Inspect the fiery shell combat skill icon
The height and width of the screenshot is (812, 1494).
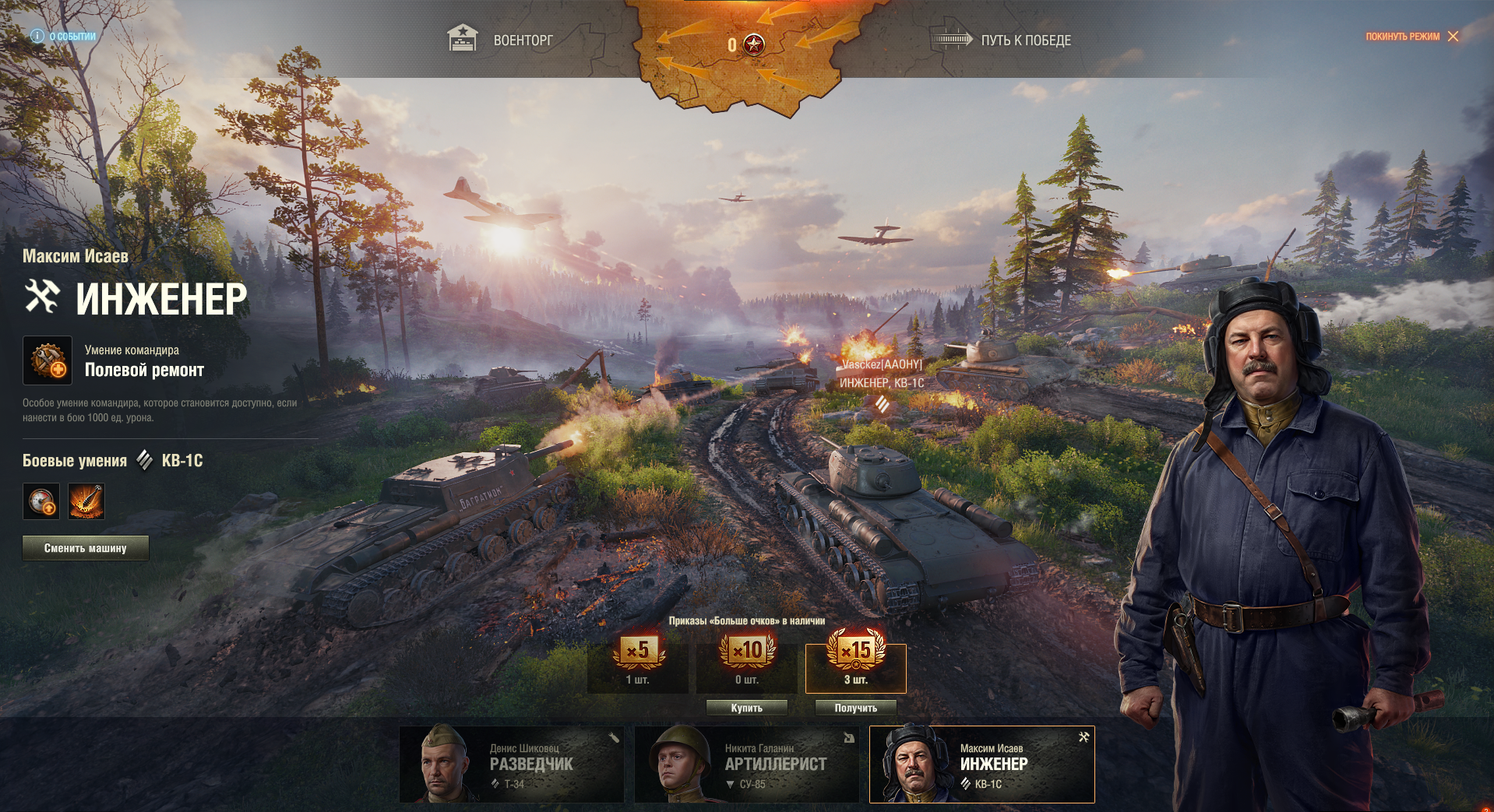[x=86, y=501]
